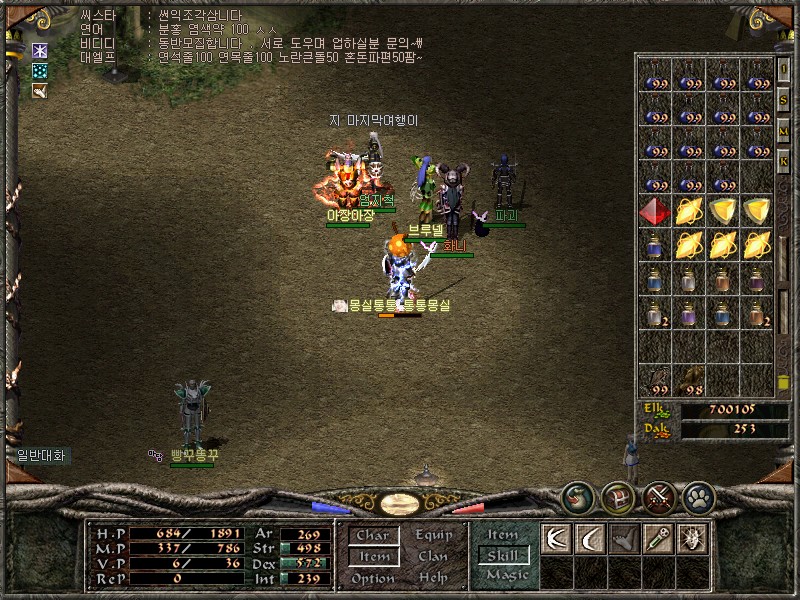Screen dimensions: 800x600
Task: Click the yellow trash can icon
Action: [784, 382]
